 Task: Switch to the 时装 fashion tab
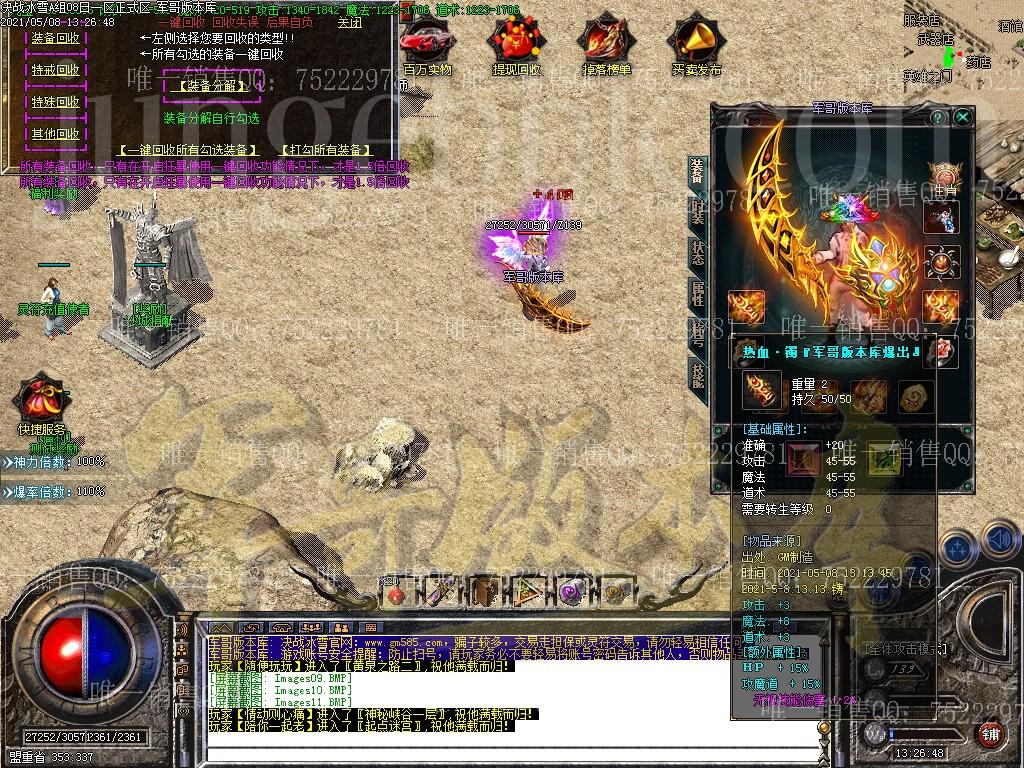point(697,211)
